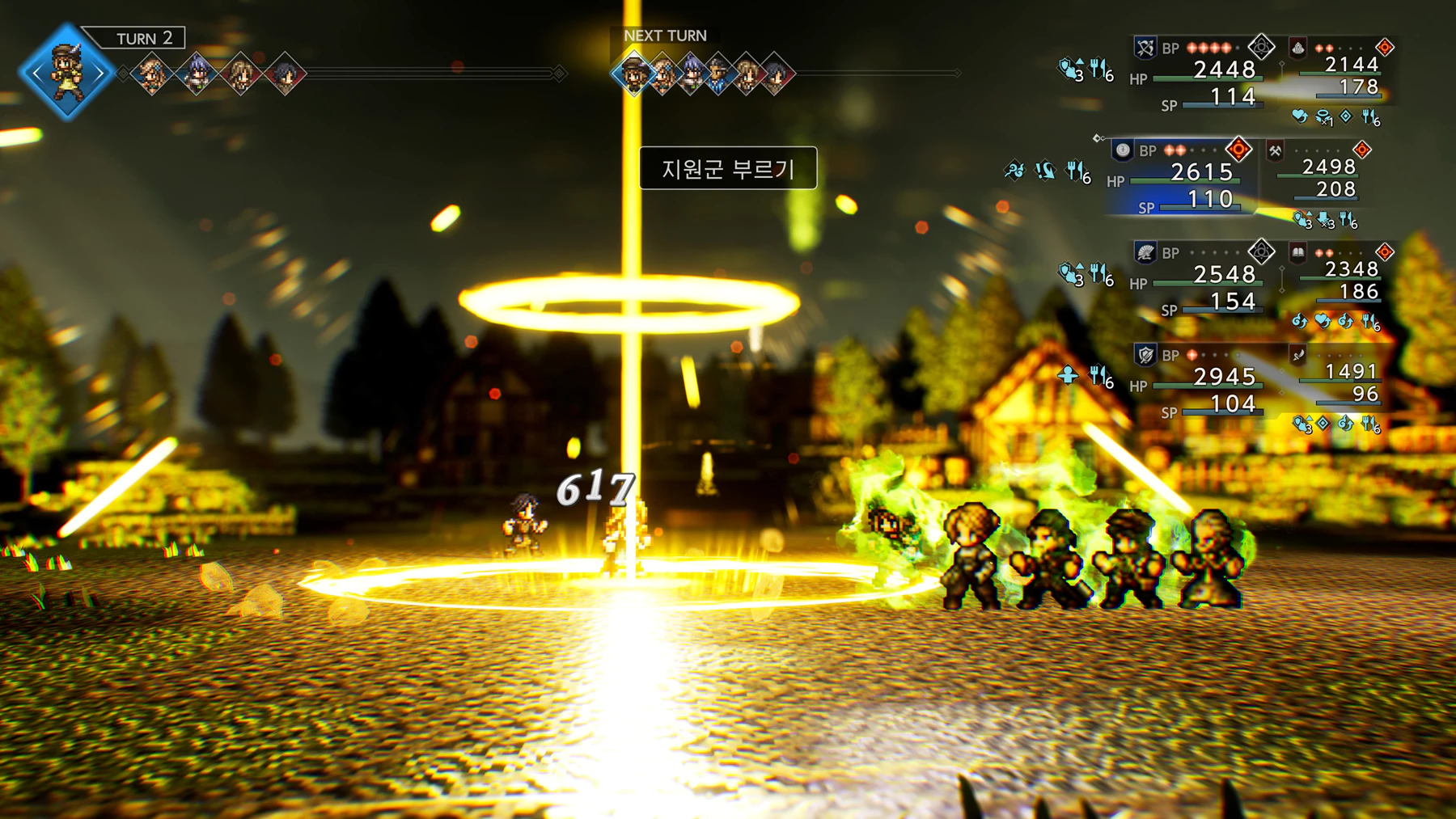Image resolution: width=1456 pixels, height=819 pixels.
Task: Click the skill banner reading 지원군 부르기
Action: 727,168
